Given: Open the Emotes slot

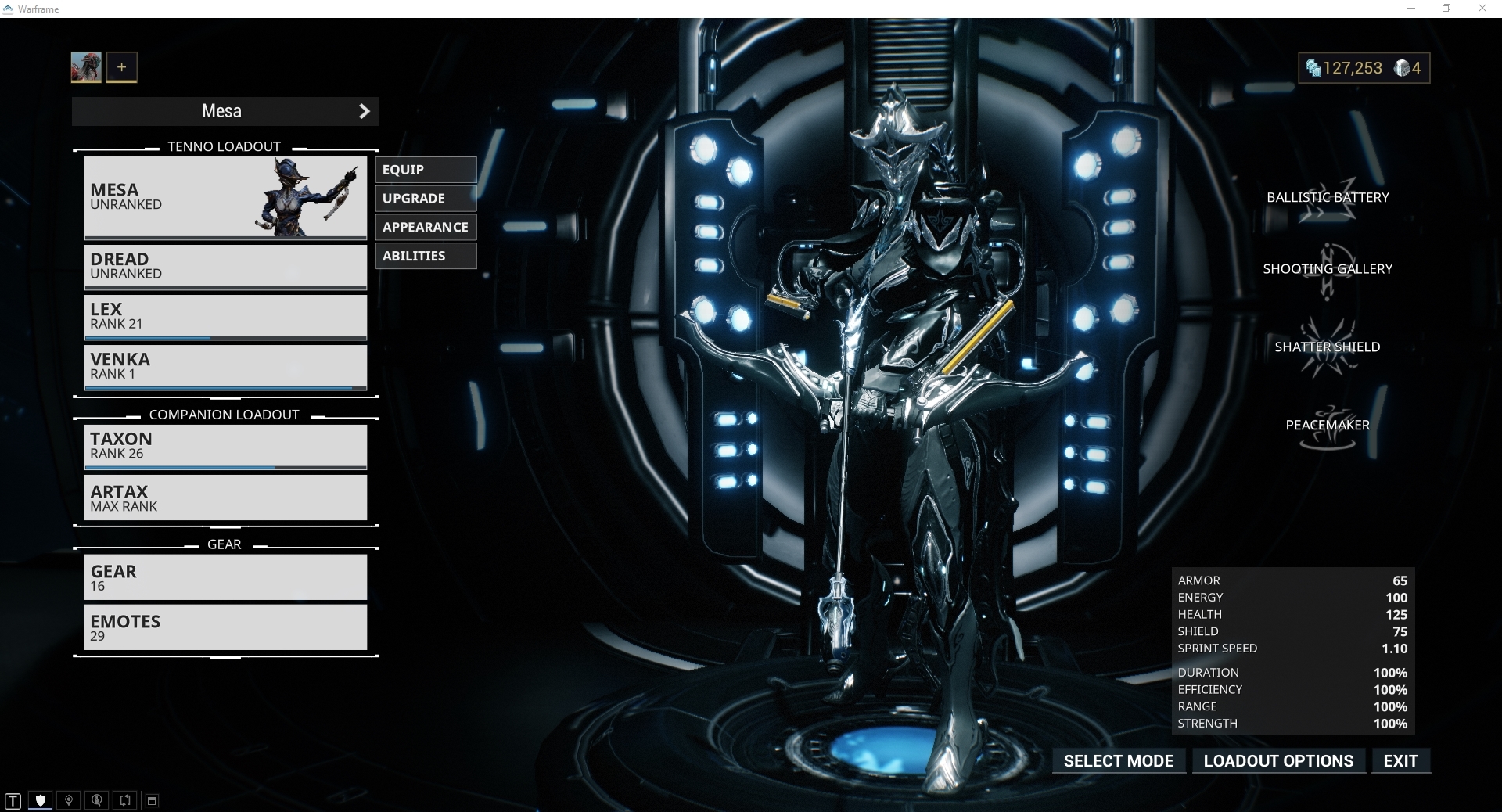Looking at the screenshot, I should click(225, 627).
